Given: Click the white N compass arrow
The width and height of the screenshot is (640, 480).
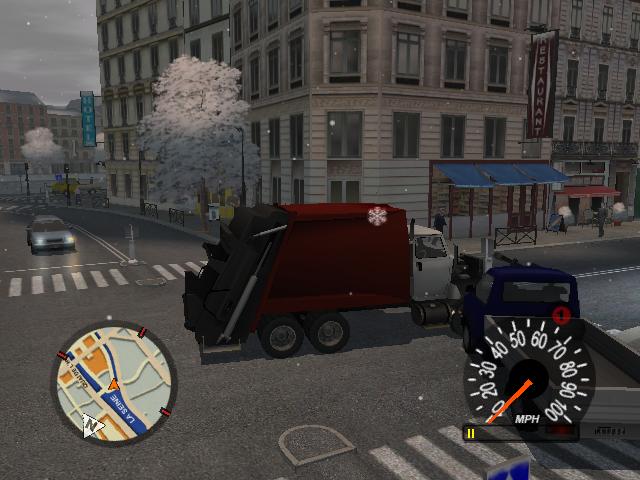Looking at the screenshot, I should click(x=92, y=425).
